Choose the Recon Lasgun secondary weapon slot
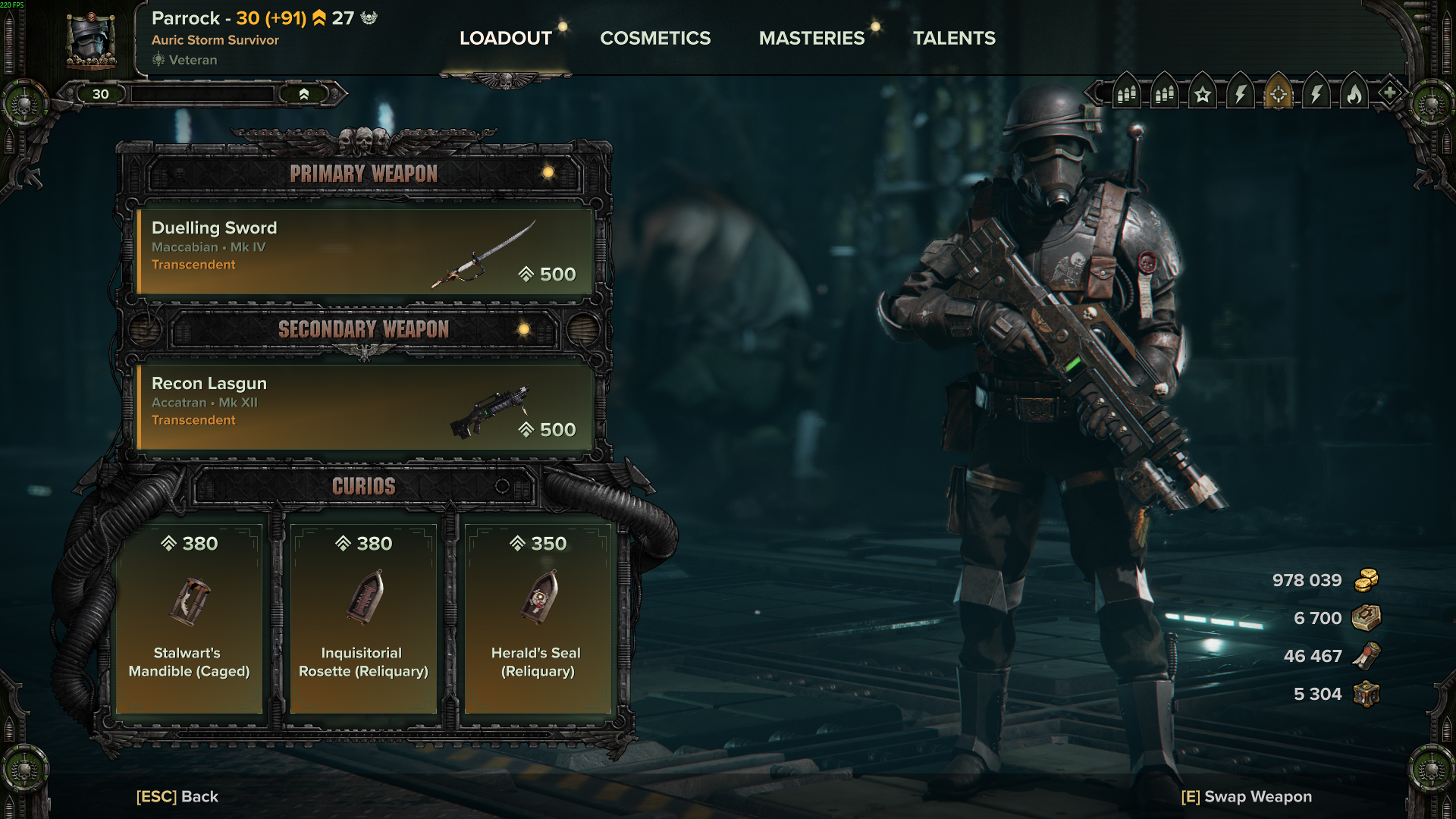The width and height of the screenshot is (1456, 819). [x=364, y=407]
